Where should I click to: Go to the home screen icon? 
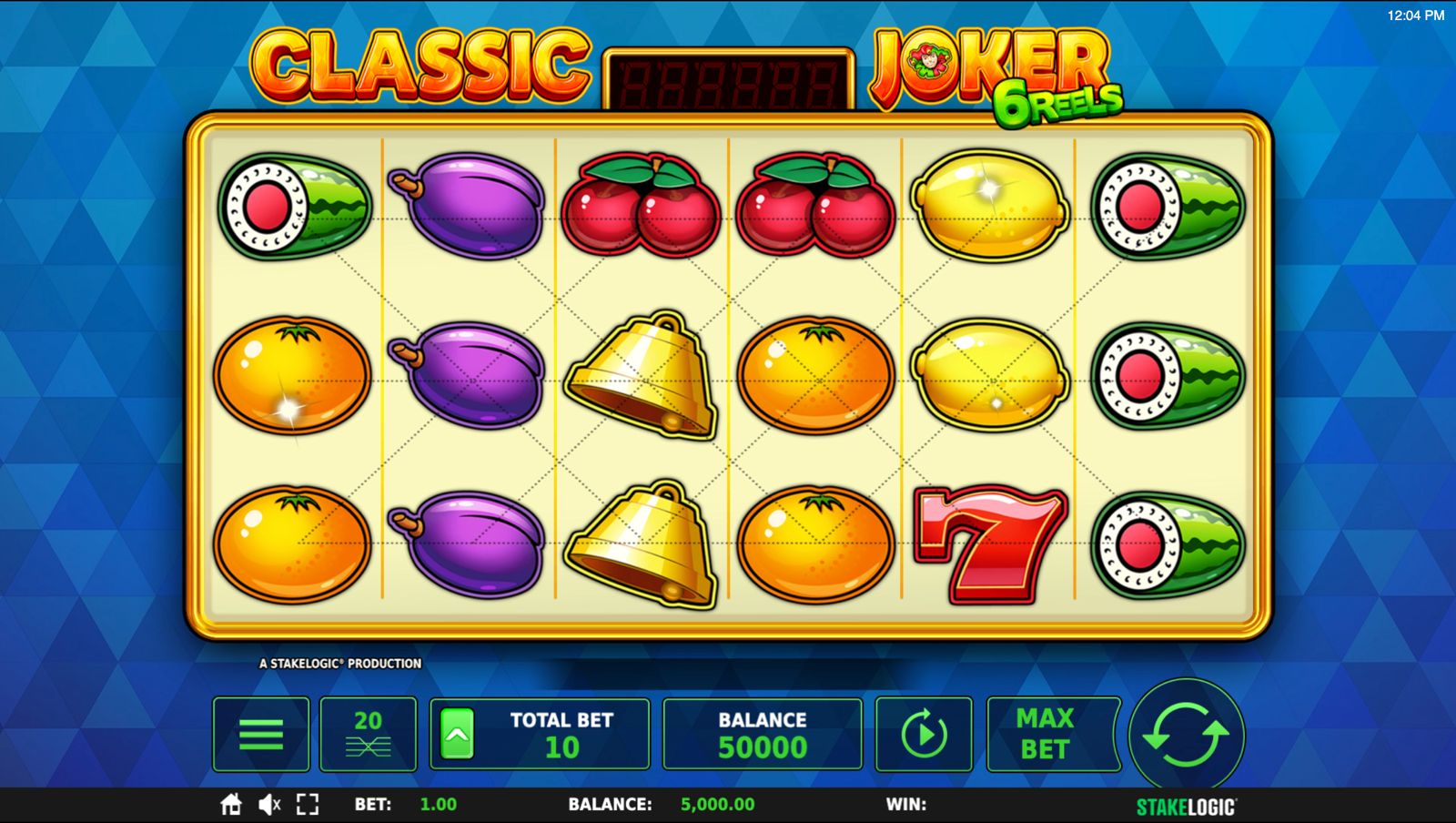click(x=231, y=804)
